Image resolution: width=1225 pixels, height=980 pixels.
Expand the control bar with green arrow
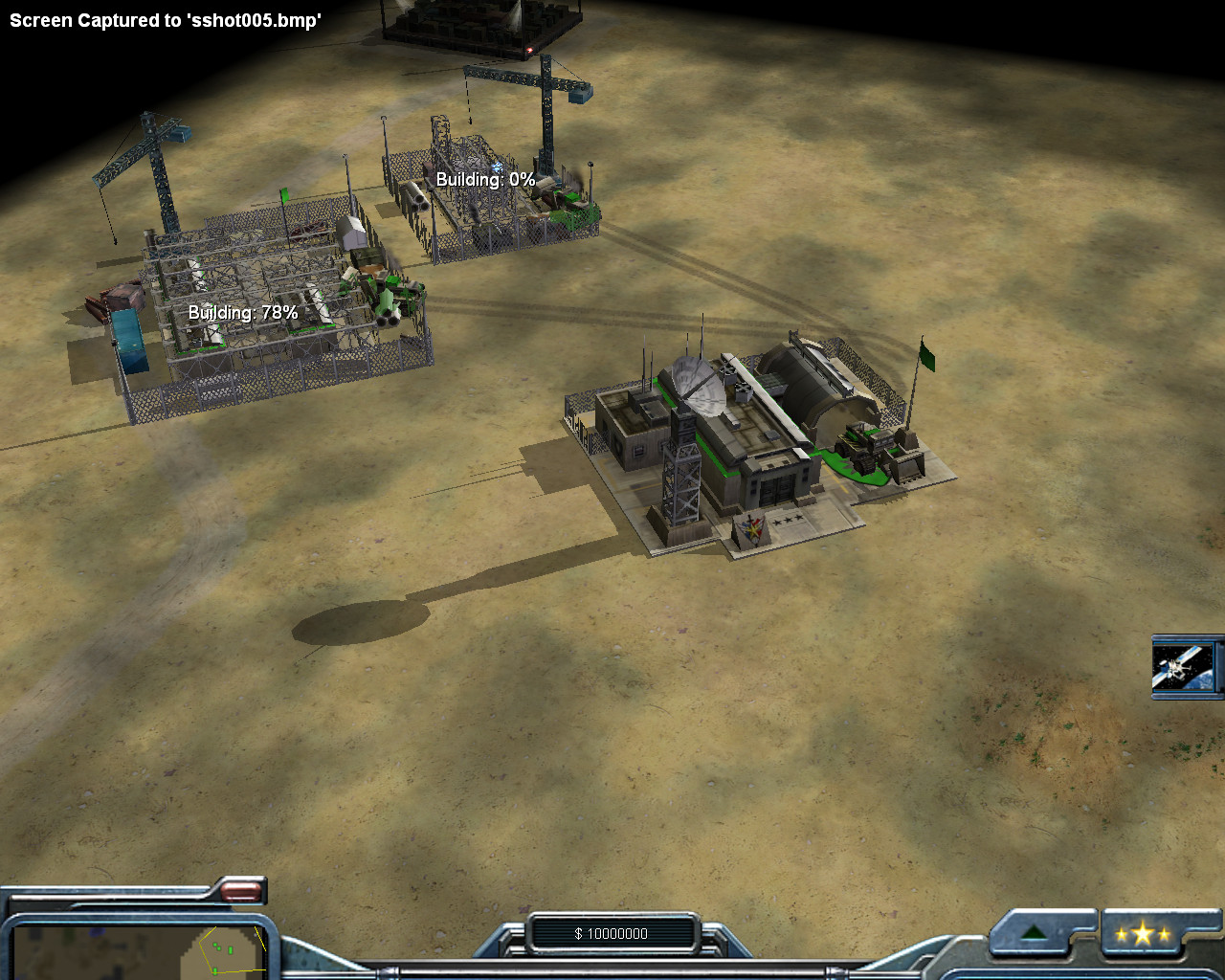(x=1034, y=933)
